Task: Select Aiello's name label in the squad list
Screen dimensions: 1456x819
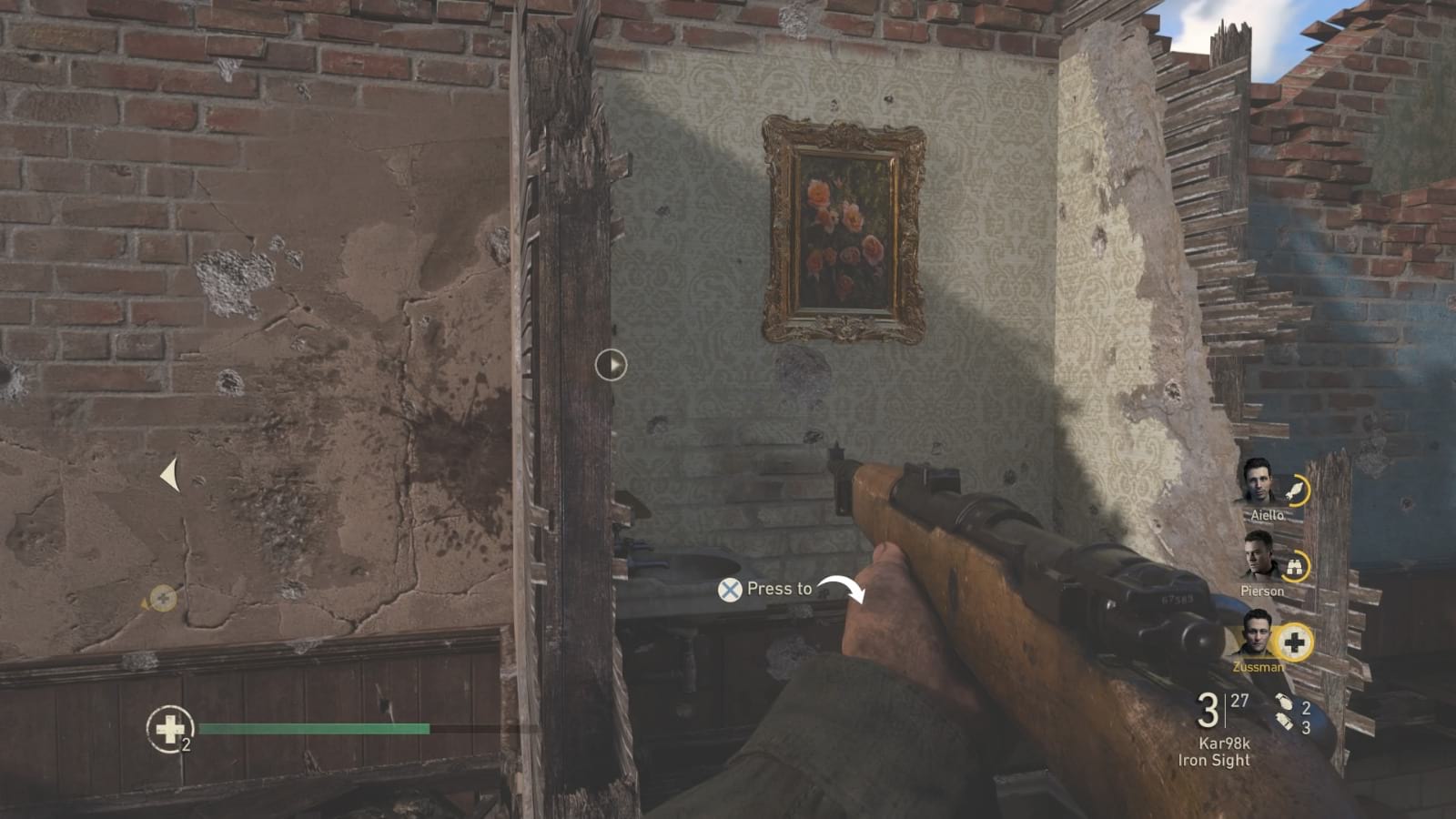Action: [1268, 513]
